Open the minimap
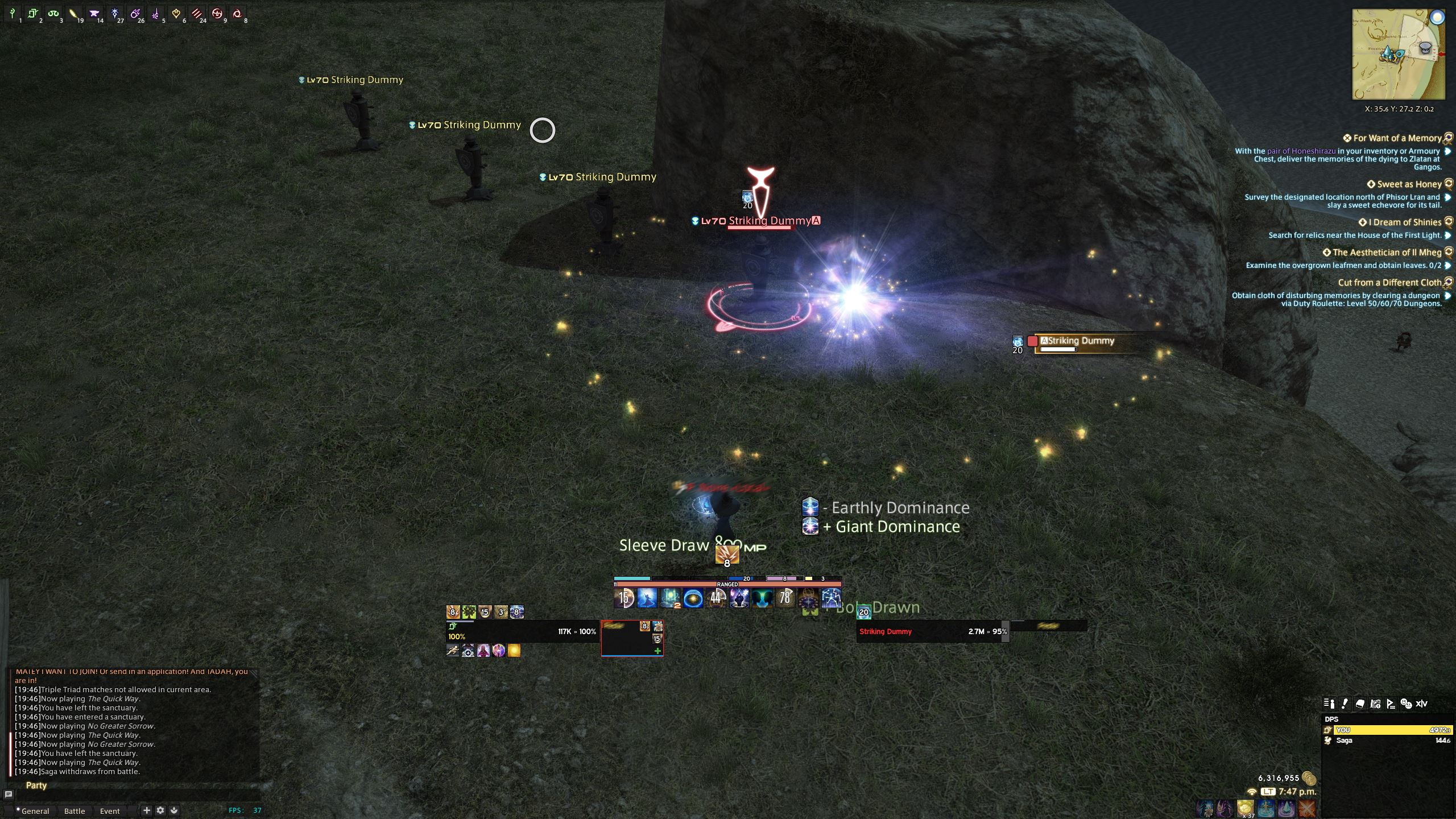This screenshot has width=1456, height=819. 1398,55
